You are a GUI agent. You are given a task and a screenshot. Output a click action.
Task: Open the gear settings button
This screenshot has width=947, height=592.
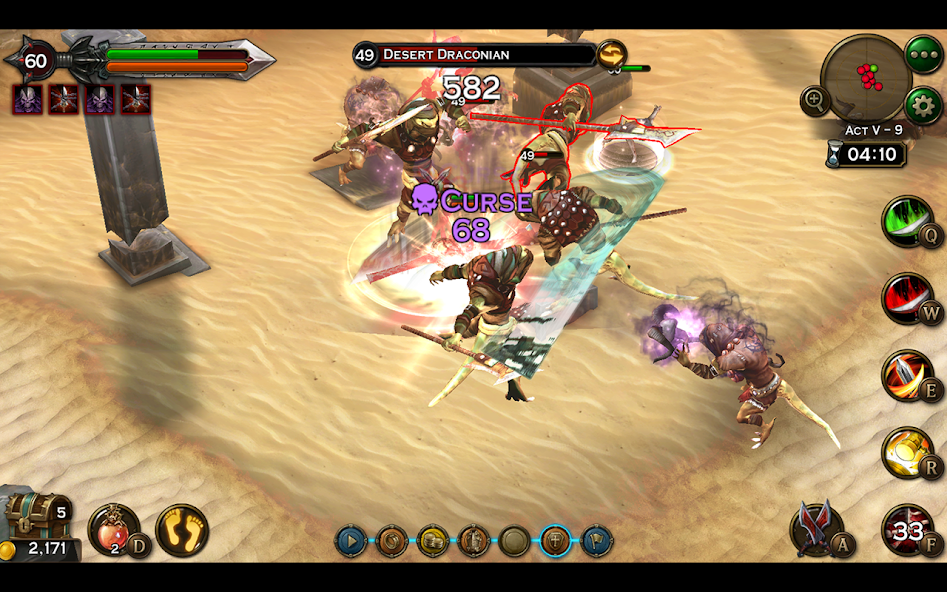pyautogui.click(x=923, y=105)
